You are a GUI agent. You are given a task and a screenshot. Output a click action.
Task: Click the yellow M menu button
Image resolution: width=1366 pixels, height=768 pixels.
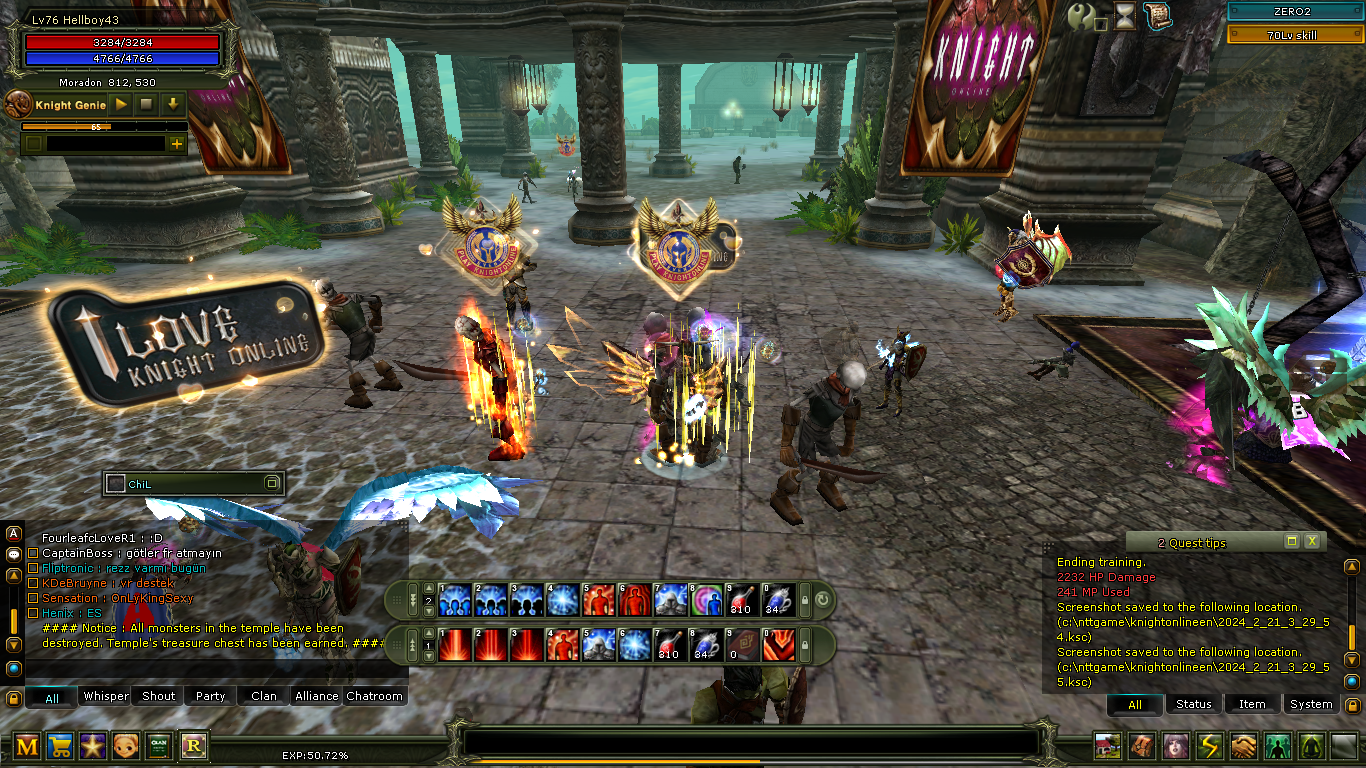[27, 745]
